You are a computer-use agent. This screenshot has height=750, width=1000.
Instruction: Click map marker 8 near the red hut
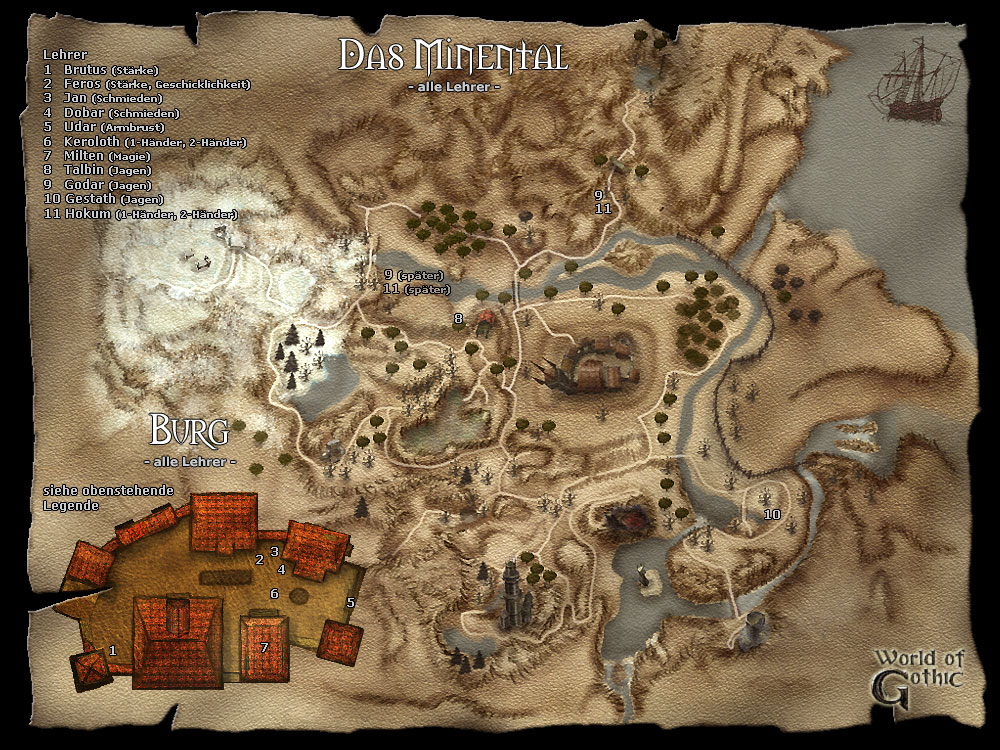click(459, 319)
